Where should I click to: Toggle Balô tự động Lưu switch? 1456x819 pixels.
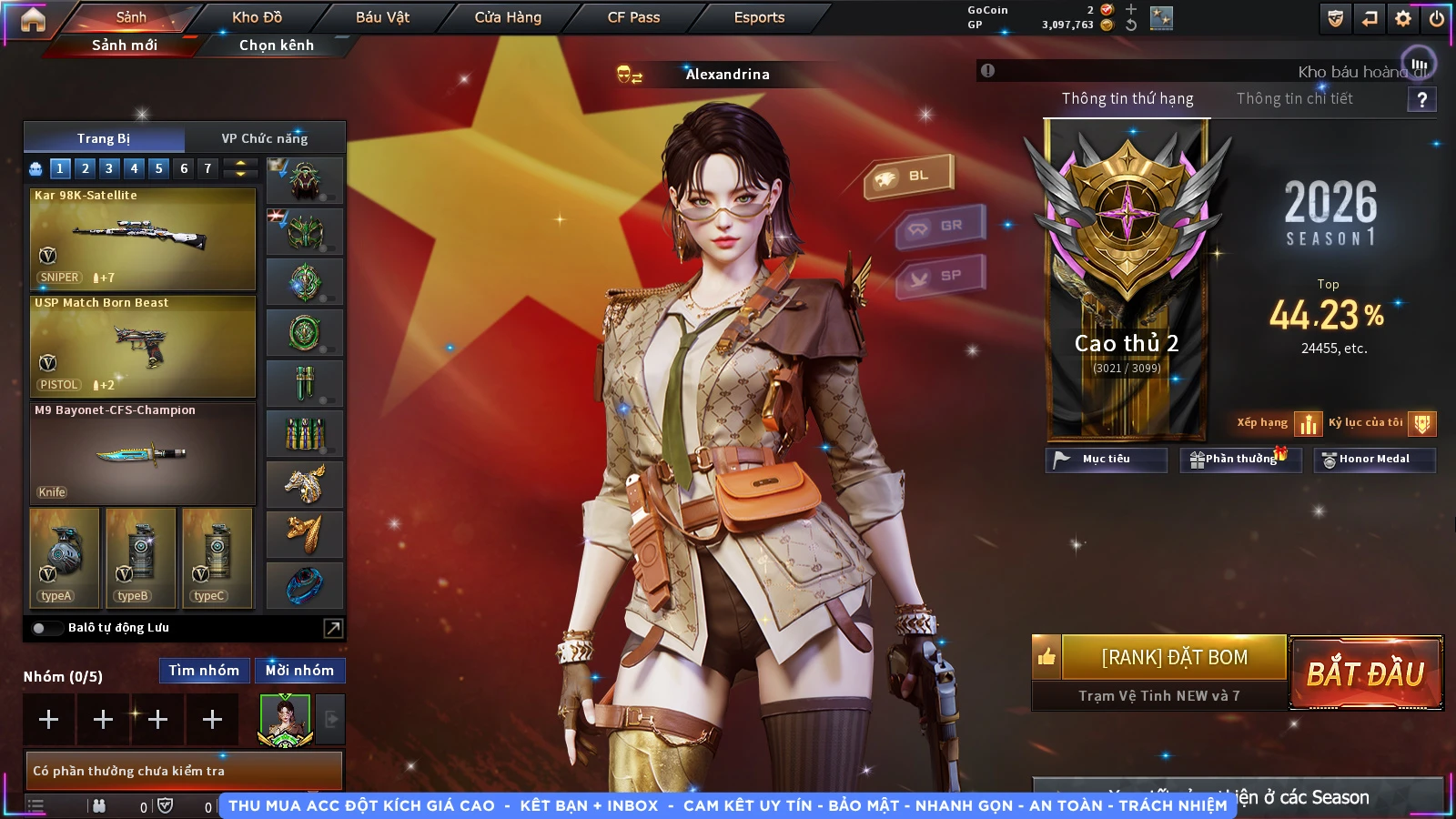click(x=43, y=628)
